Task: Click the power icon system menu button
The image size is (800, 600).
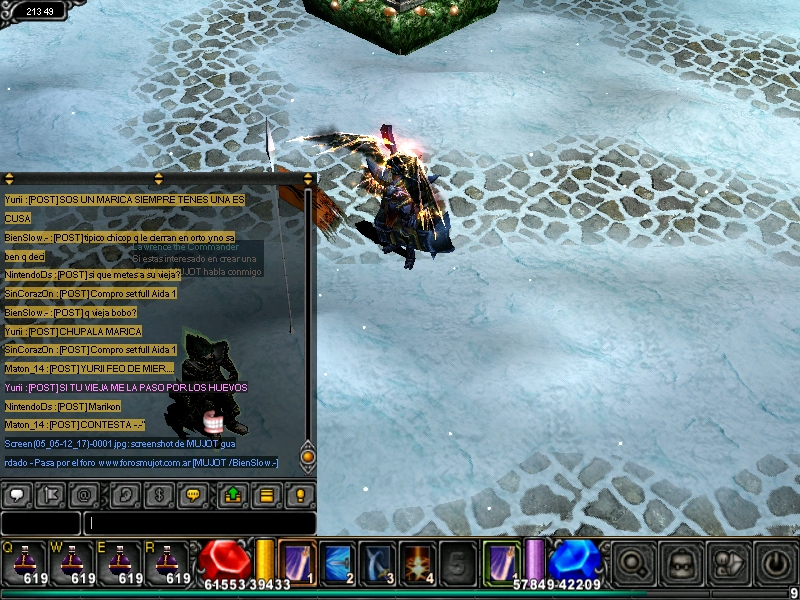Action: (775, 563)
